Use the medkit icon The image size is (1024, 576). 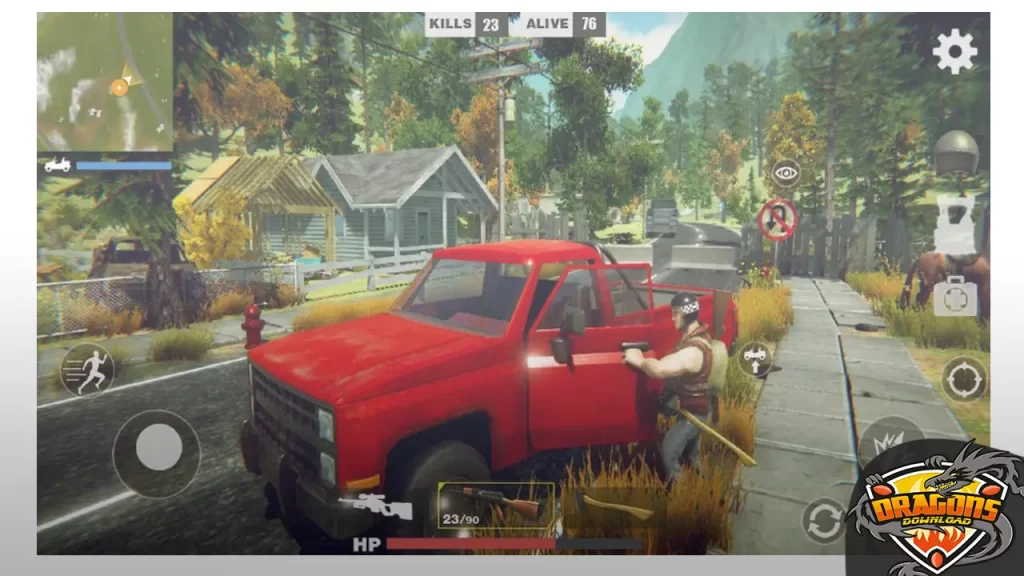(954, 295)
